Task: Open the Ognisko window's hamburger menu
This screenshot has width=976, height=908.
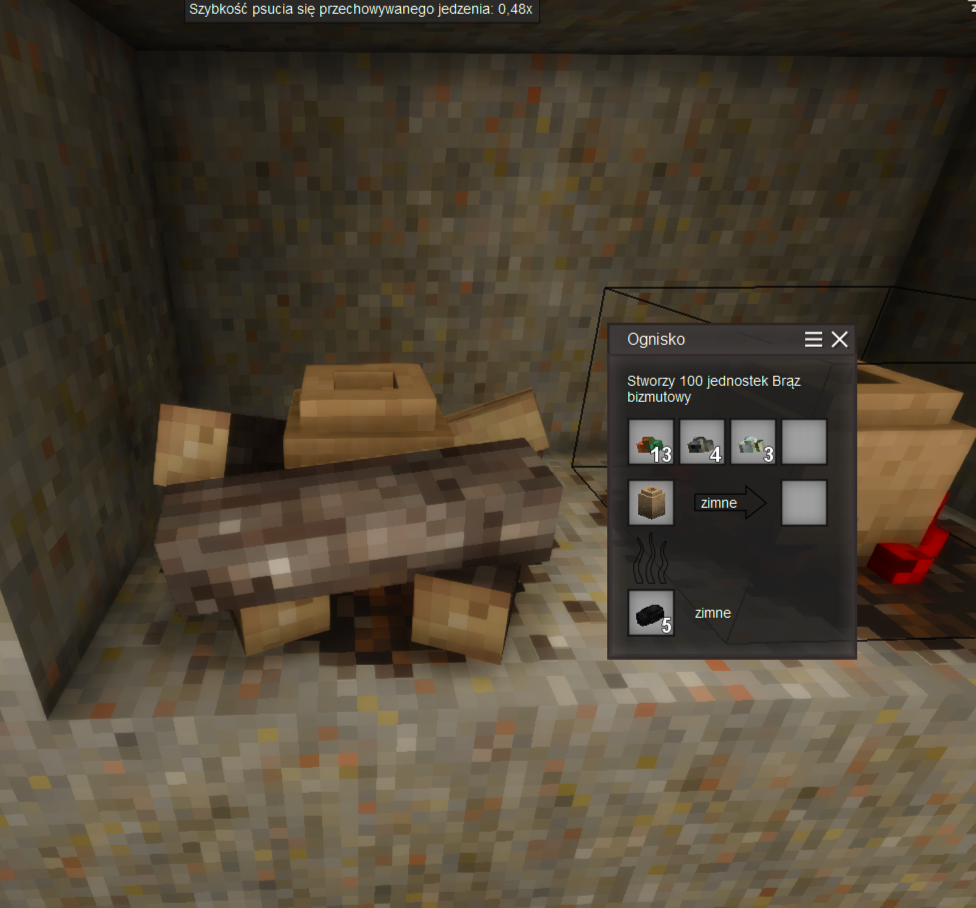Action: pyautogui.click(x=814, y=340)
